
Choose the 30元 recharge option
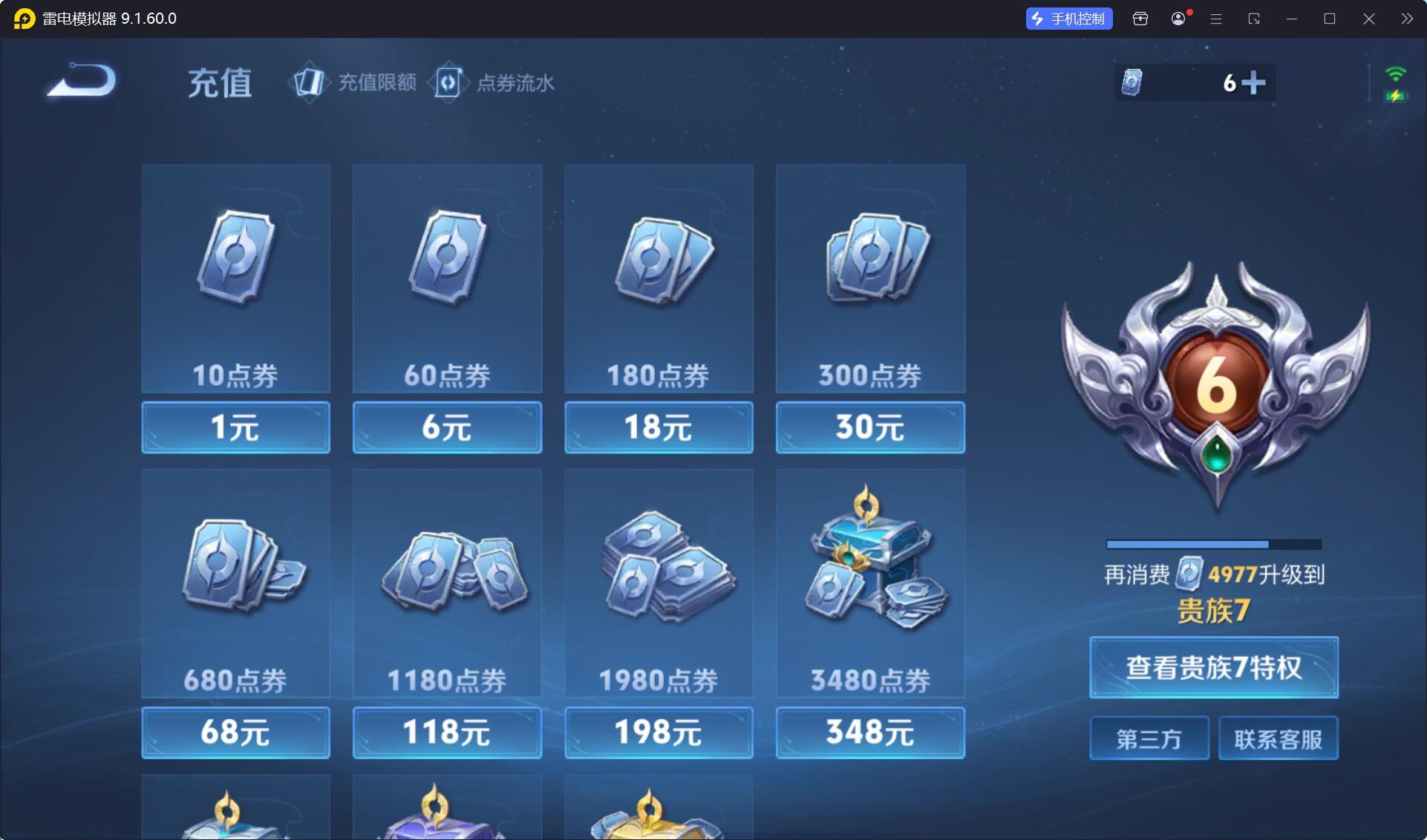[870, 427]
